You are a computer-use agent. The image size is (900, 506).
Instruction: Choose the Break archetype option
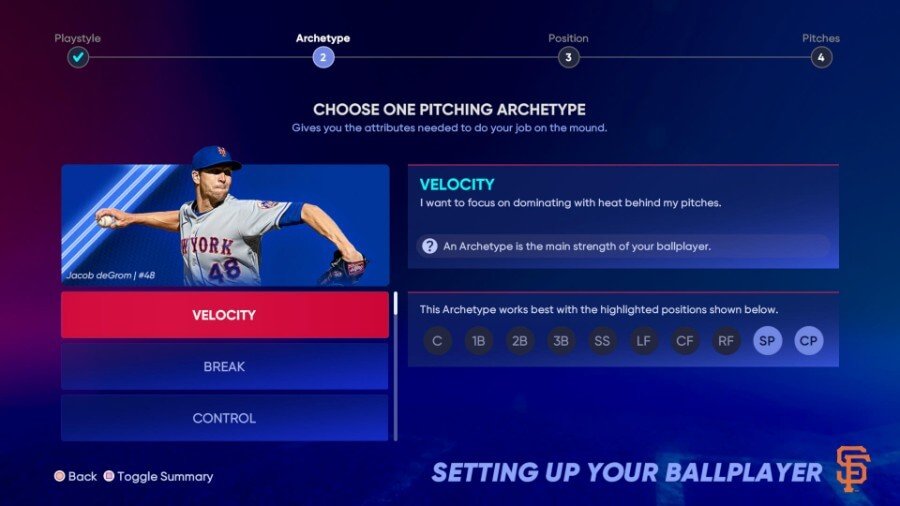tap(224, 367)
